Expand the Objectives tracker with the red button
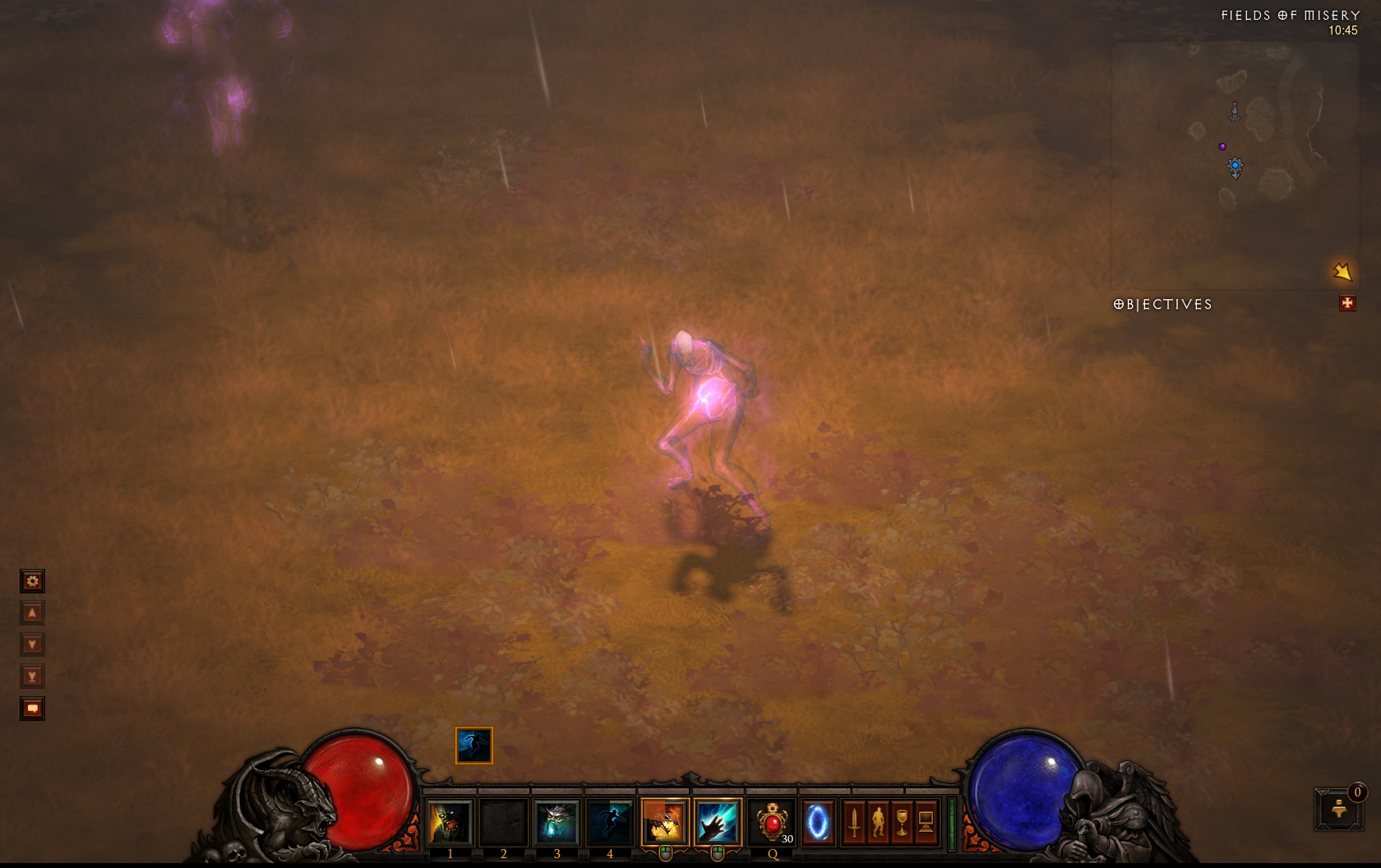Image resolution: width=1381 pixels, height=868 pixels. tap(1347, 304)
